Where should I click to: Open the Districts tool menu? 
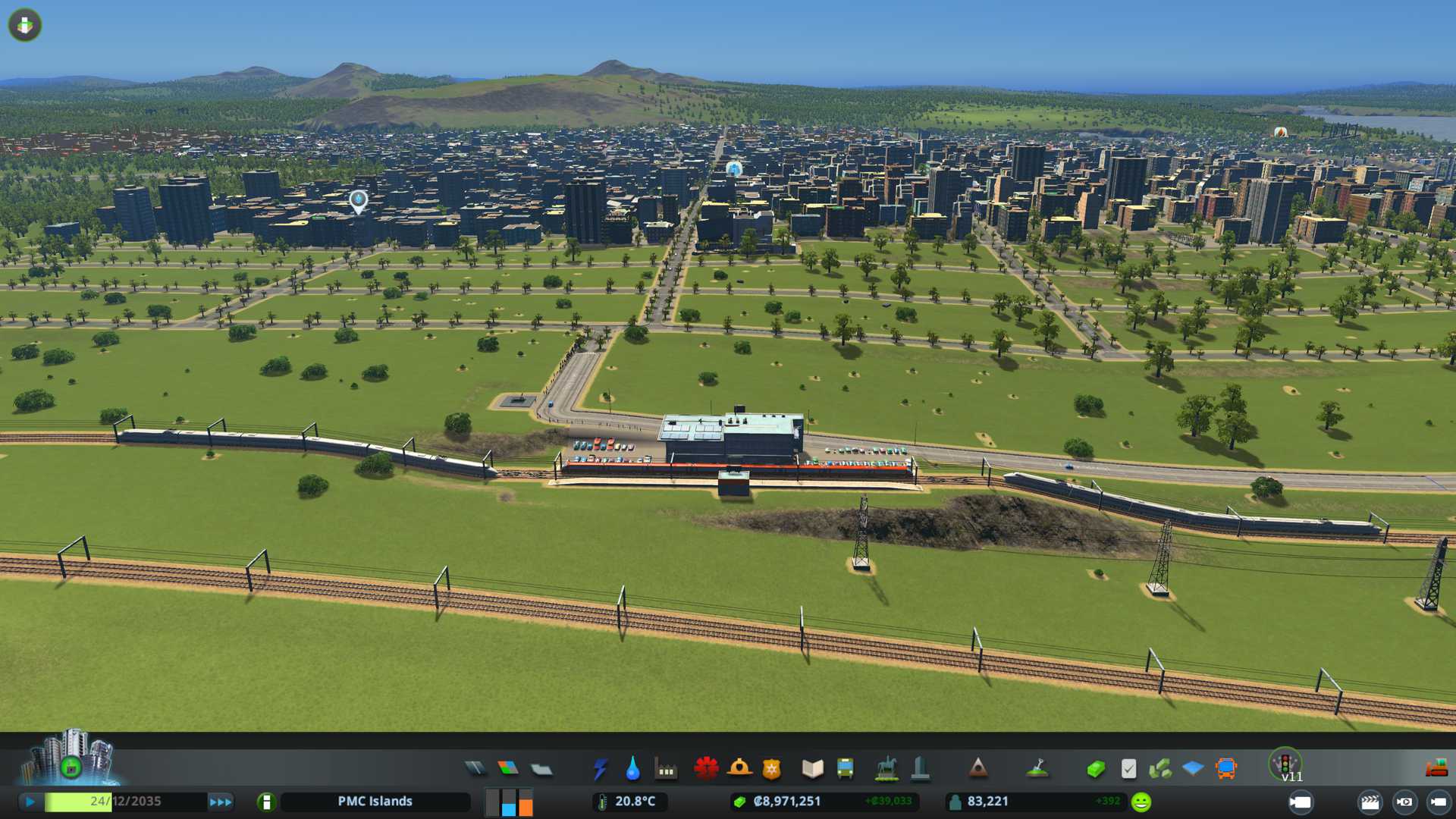[x=541, y=770]
